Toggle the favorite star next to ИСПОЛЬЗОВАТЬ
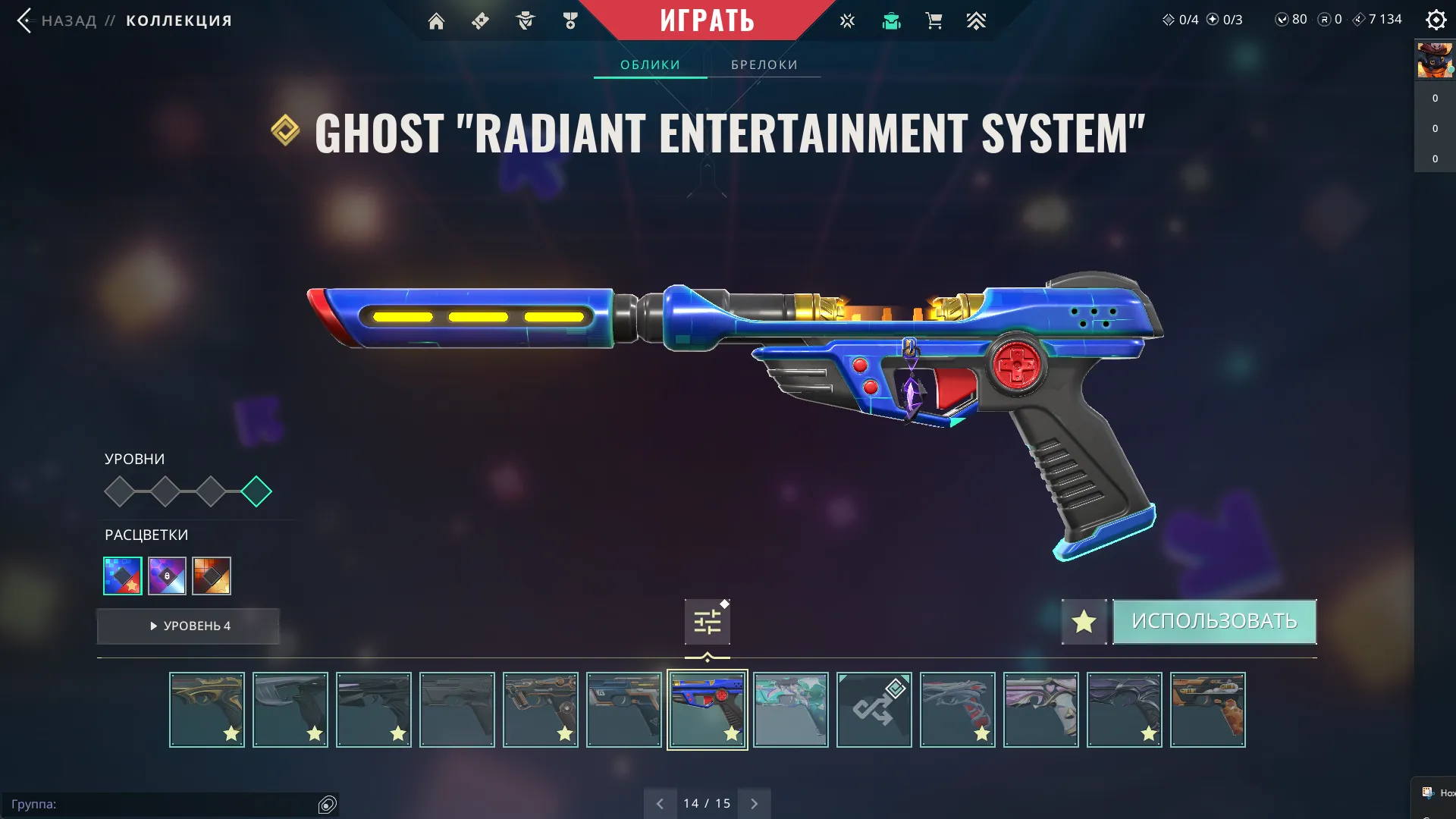This screenshot has height=819, width=1456. [x=1084, y=621]
